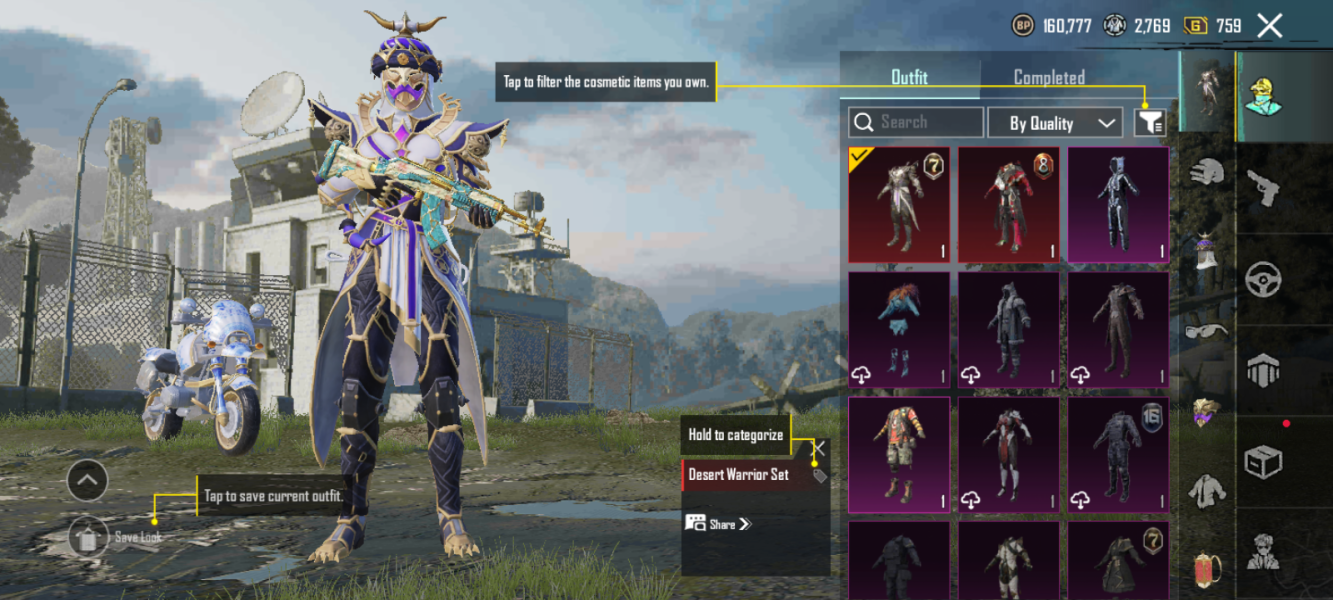Viewport: 1333px width, 600px height.
Task: Select the helmet headgear subcategory
Action: pos(1207,172)
